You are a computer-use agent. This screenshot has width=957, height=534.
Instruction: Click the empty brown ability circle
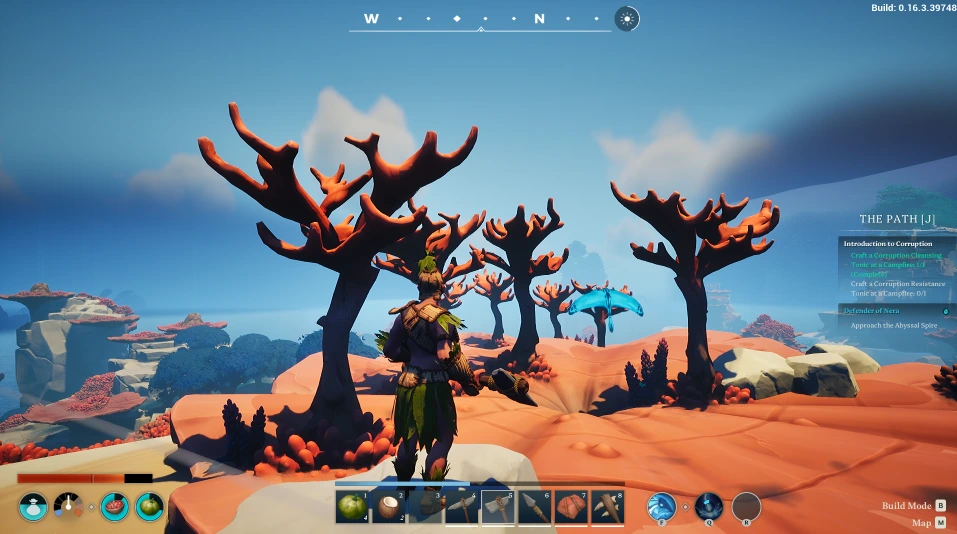pos(746,507)
